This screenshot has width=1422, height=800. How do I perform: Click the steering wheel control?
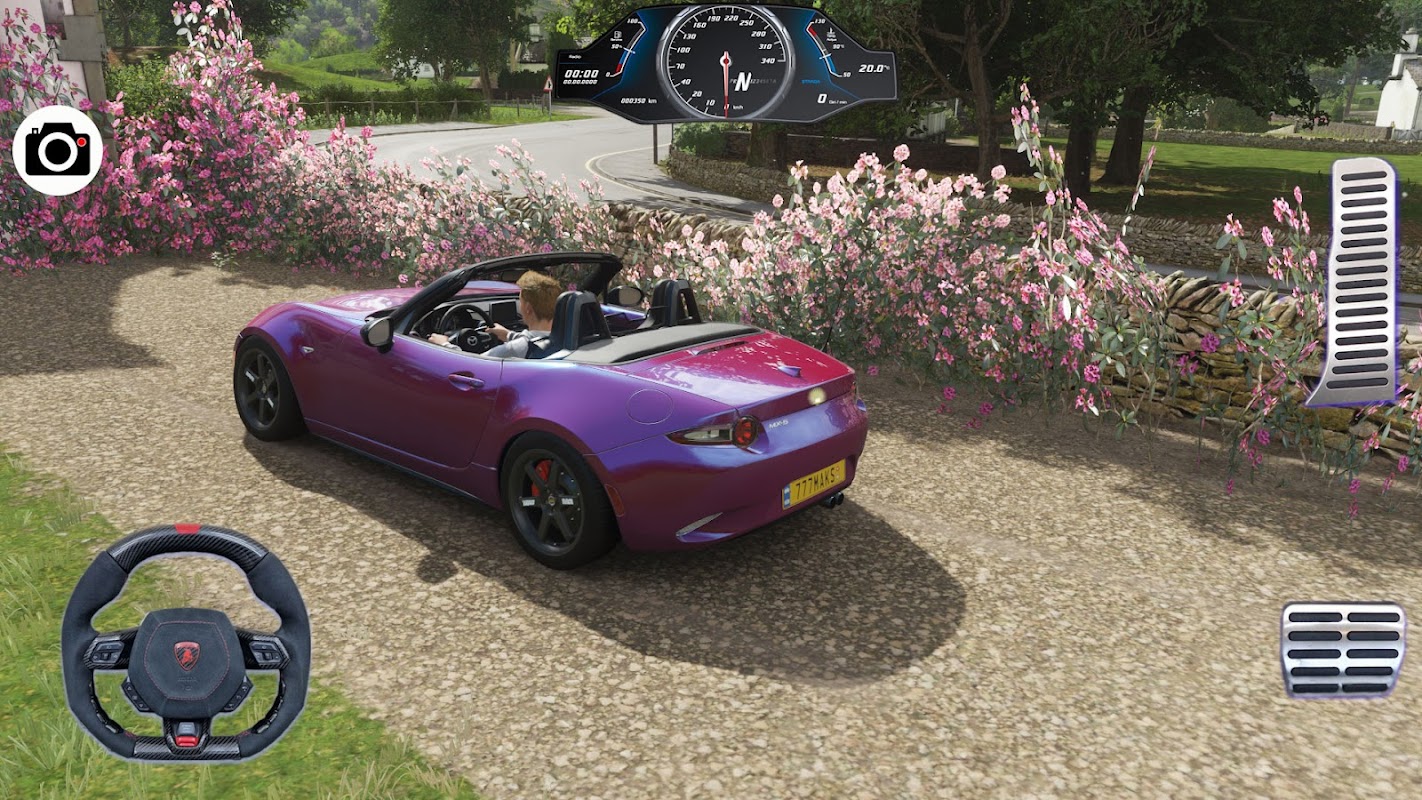185,642
